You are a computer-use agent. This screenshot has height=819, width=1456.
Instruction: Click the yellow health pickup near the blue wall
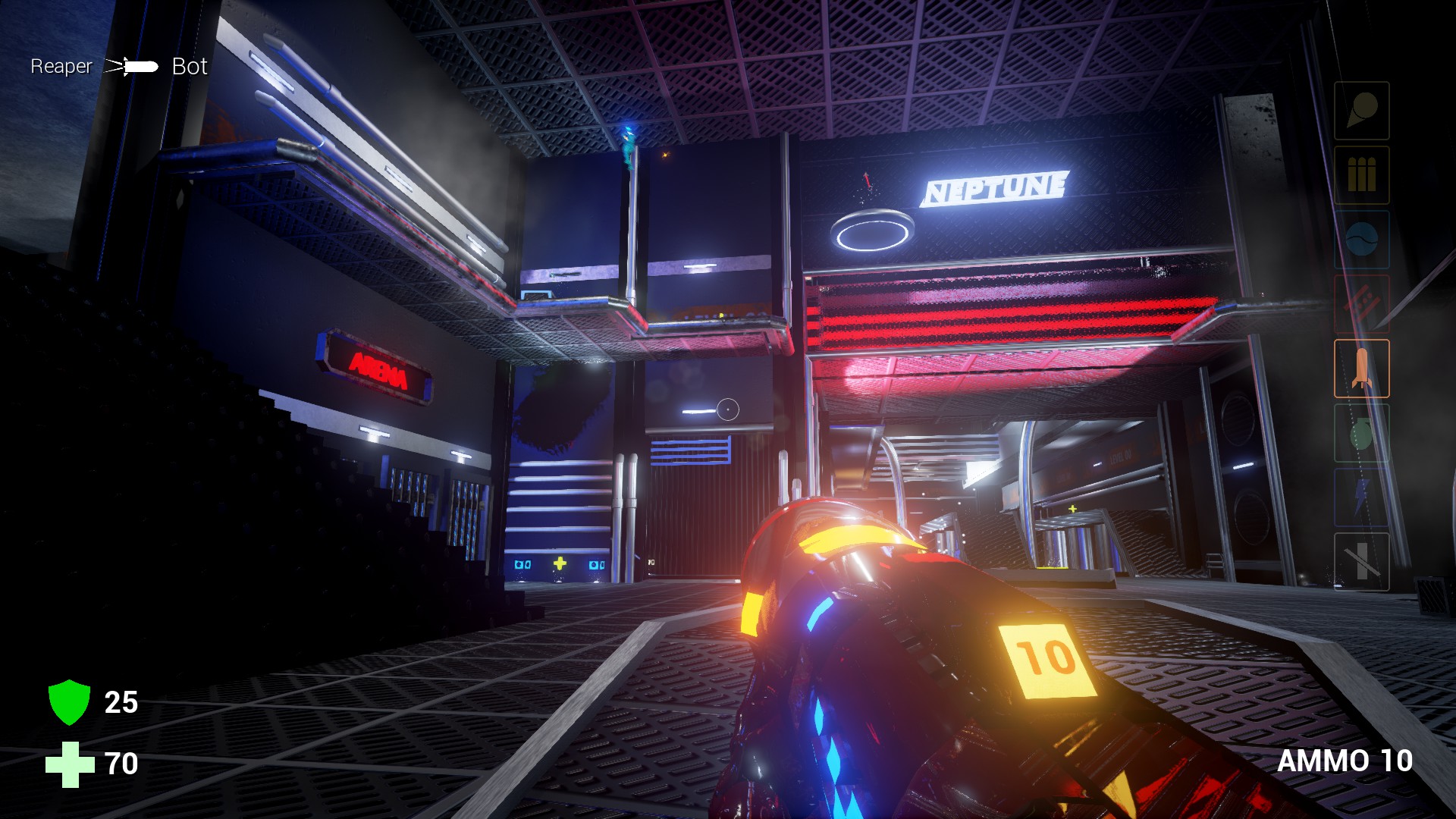coord(560,562)
